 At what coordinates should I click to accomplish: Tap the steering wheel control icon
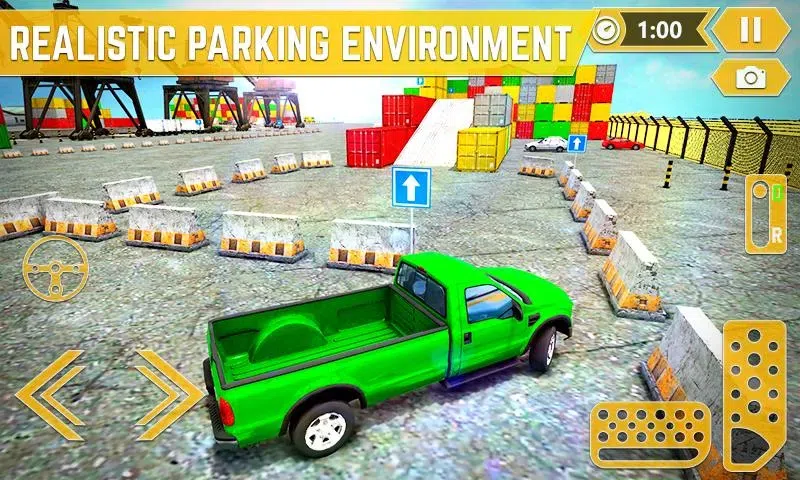click(55, 268)
